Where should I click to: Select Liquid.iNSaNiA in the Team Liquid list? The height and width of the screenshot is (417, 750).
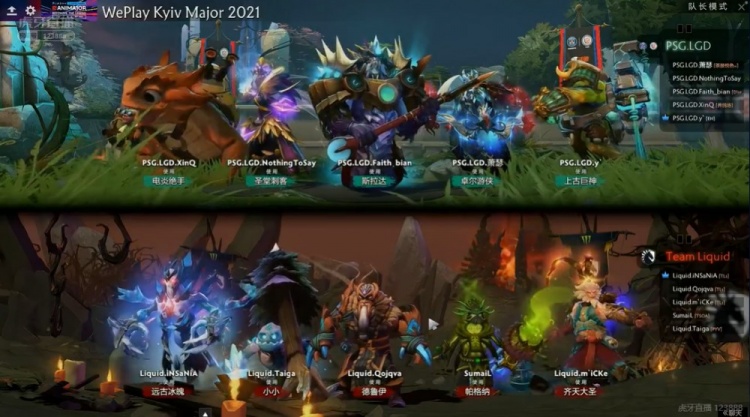(694, 275)
